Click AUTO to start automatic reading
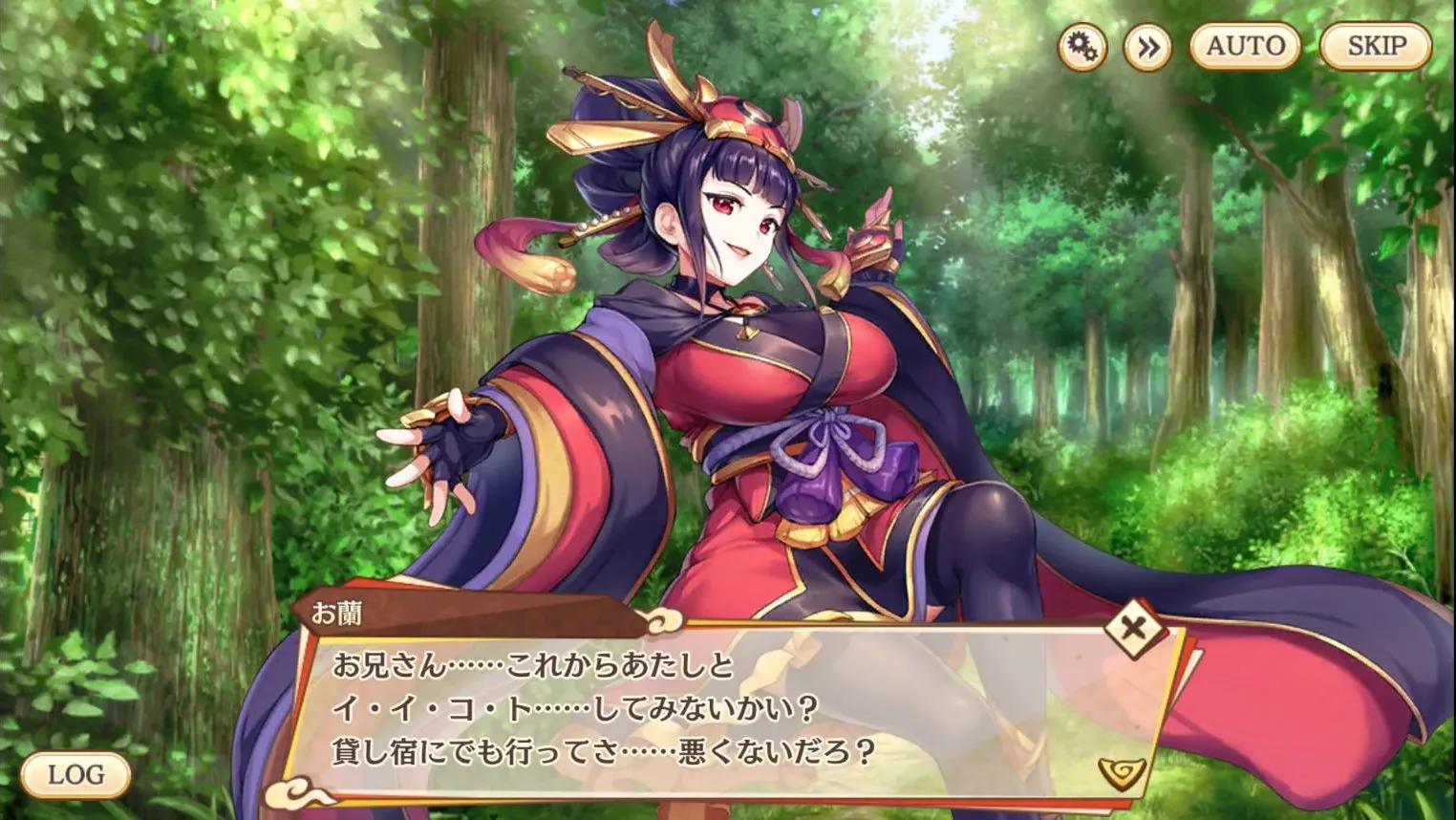1456x820 pixels. 1243,43
